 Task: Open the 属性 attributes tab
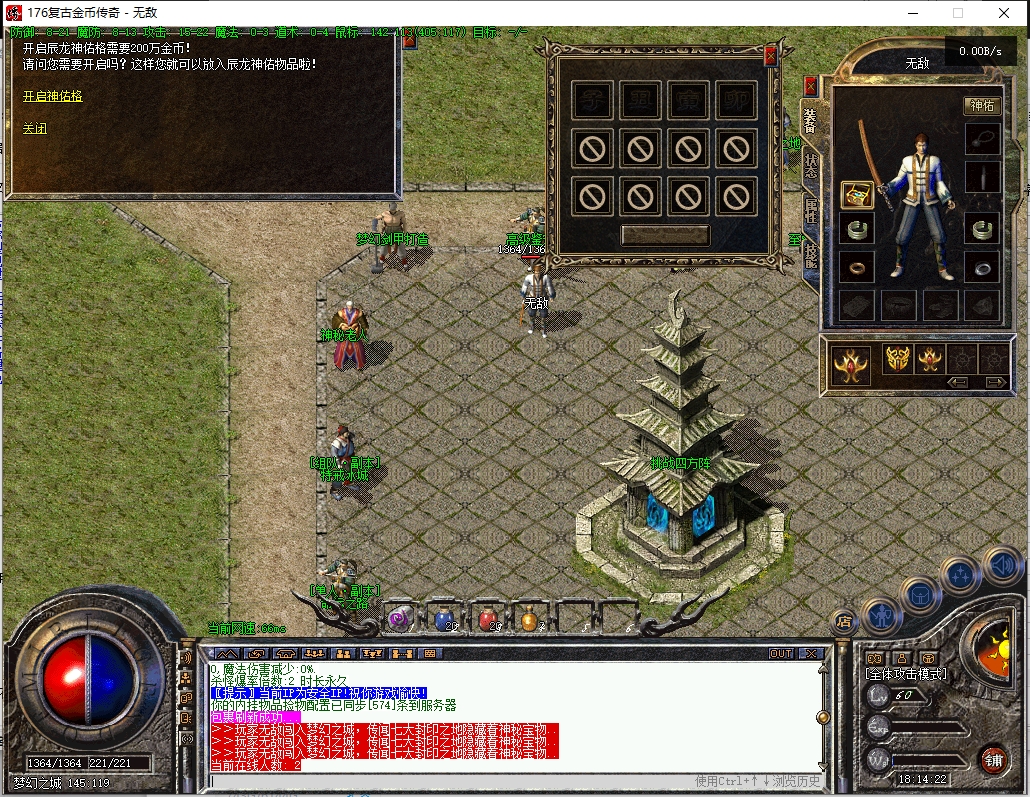810,210
